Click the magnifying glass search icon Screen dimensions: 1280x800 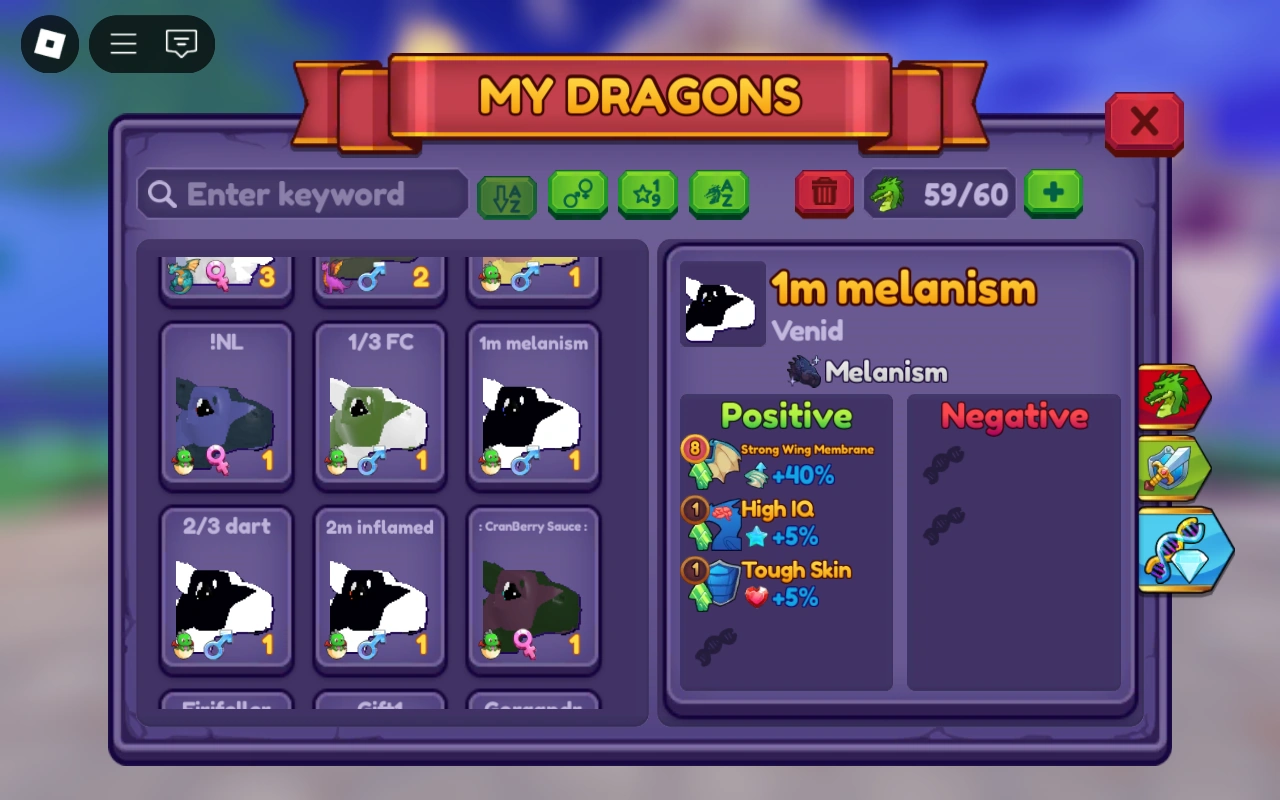161,194
